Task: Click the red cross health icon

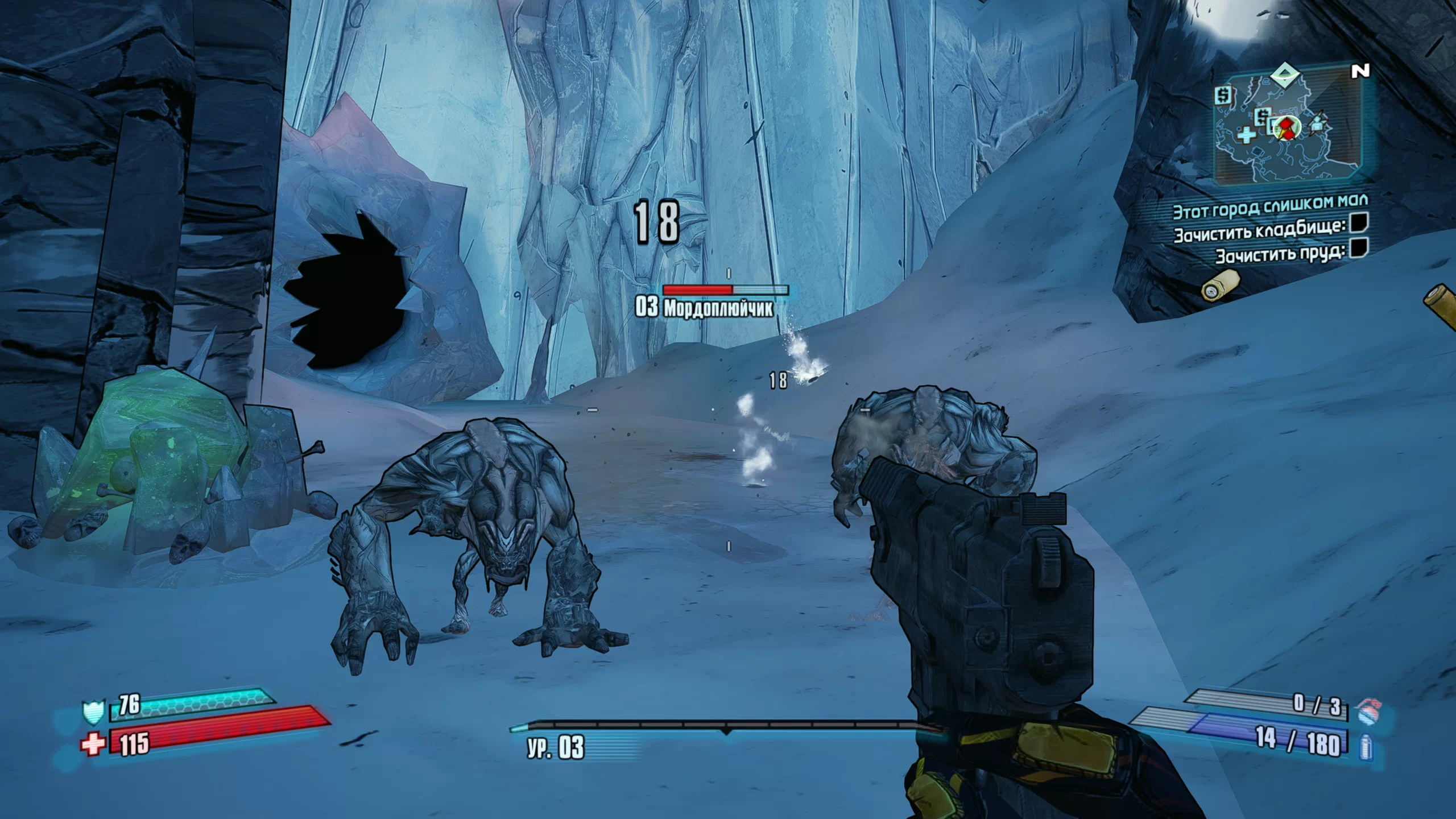Action: click(x=94, y=743)
